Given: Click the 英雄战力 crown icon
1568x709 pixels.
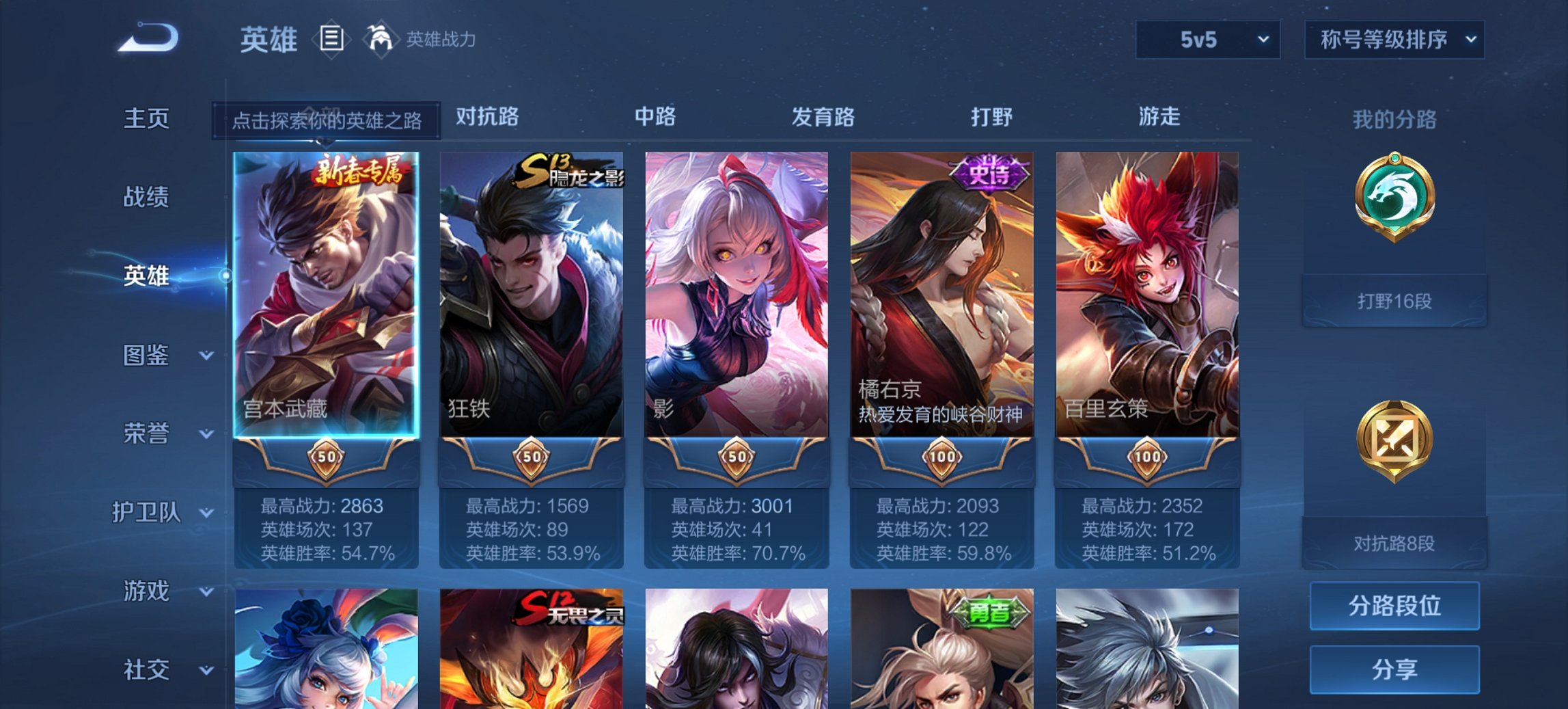Looking at the screenshot, I should (x=383, y=40).
